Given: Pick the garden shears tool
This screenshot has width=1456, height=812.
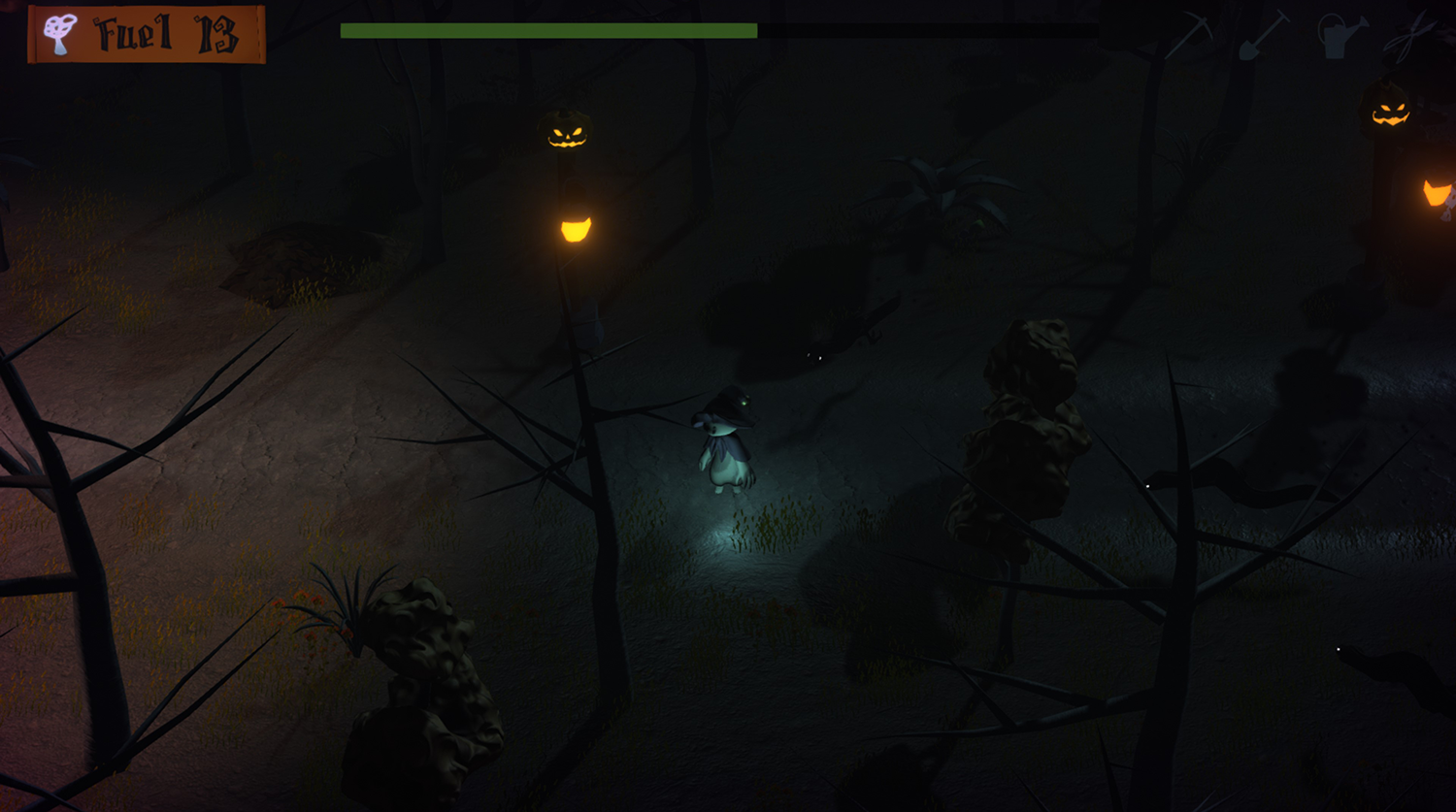Looking at the screenshot, I should 1410,37.
